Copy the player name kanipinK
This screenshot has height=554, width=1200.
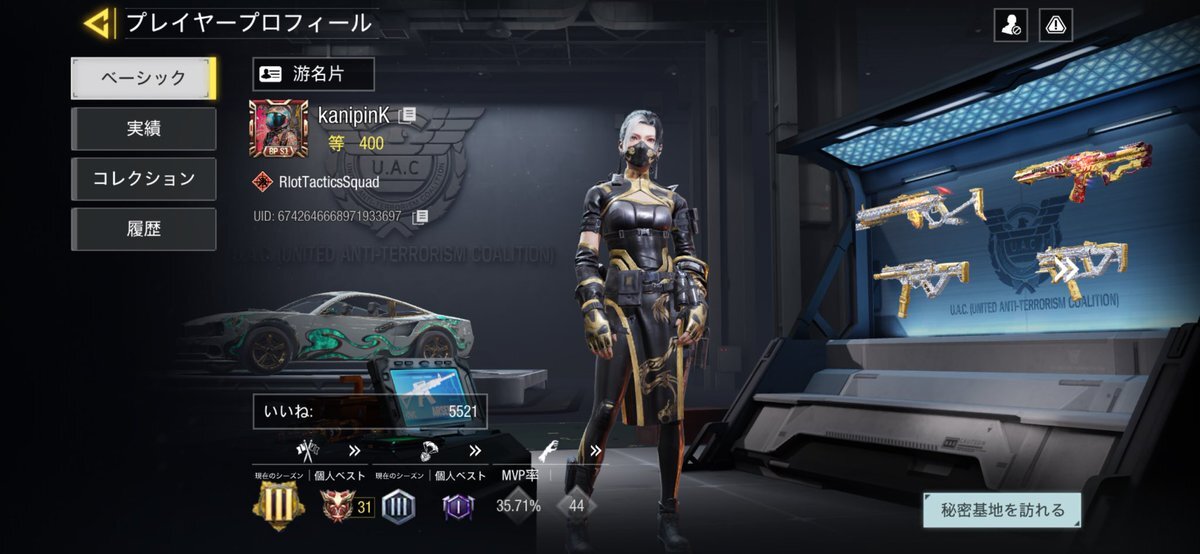click(x=407, y=115)
